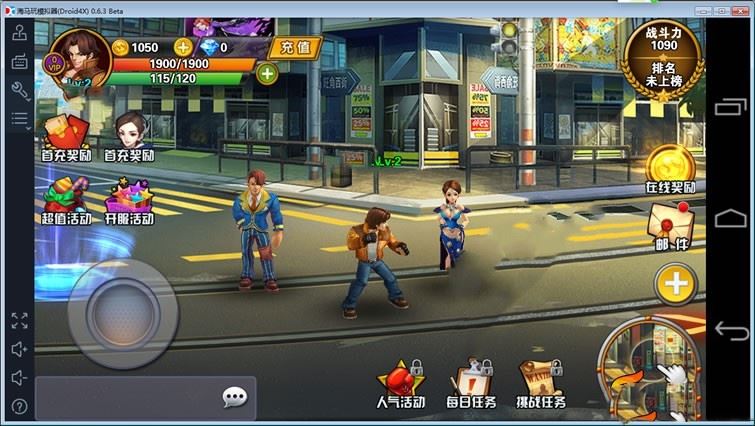Click the Android back arrow button
The width and height of the screenshot is (755, 426).
pyautogui.click(x=731, y=331)
